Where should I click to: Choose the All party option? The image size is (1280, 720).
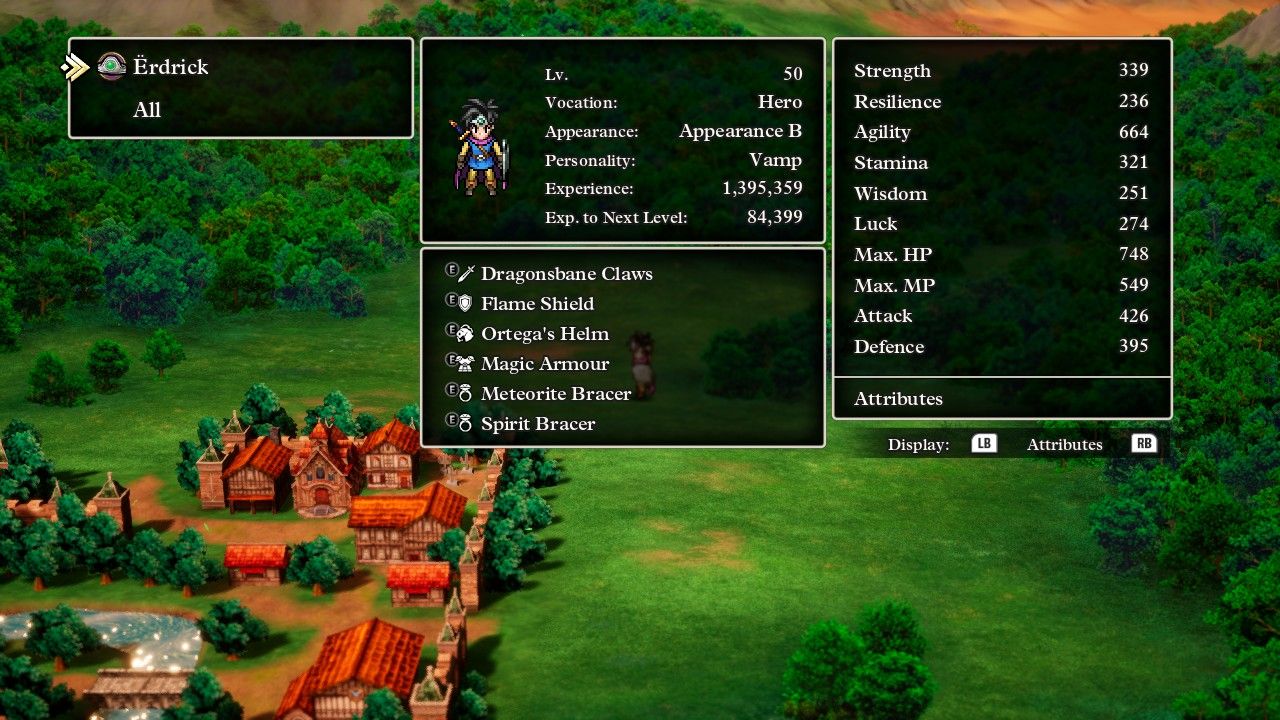click(147, 110)
